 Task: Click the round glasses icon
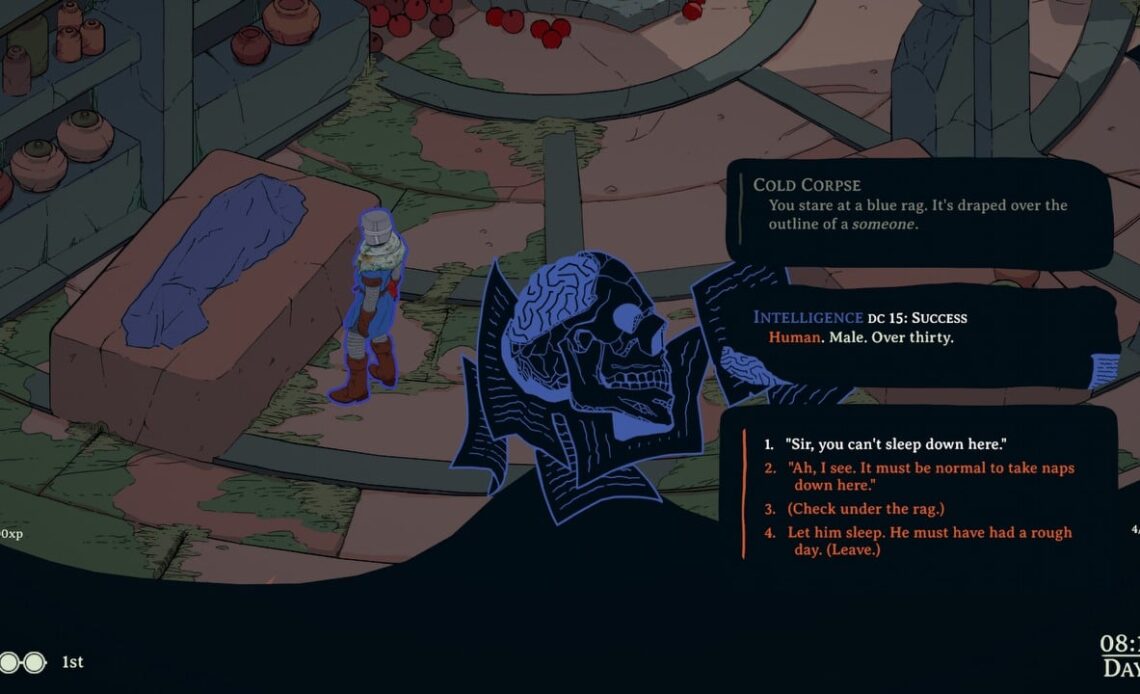tap(24, 662)
